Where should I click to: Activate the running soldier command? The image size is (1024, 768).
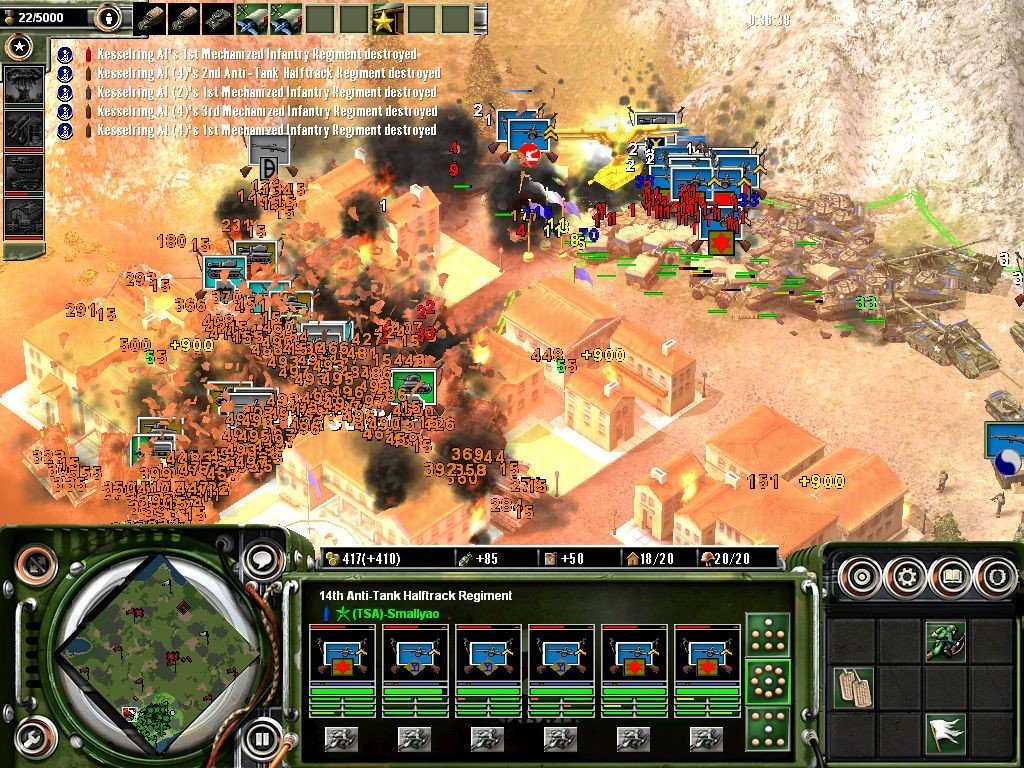click(x=944, y=639)
